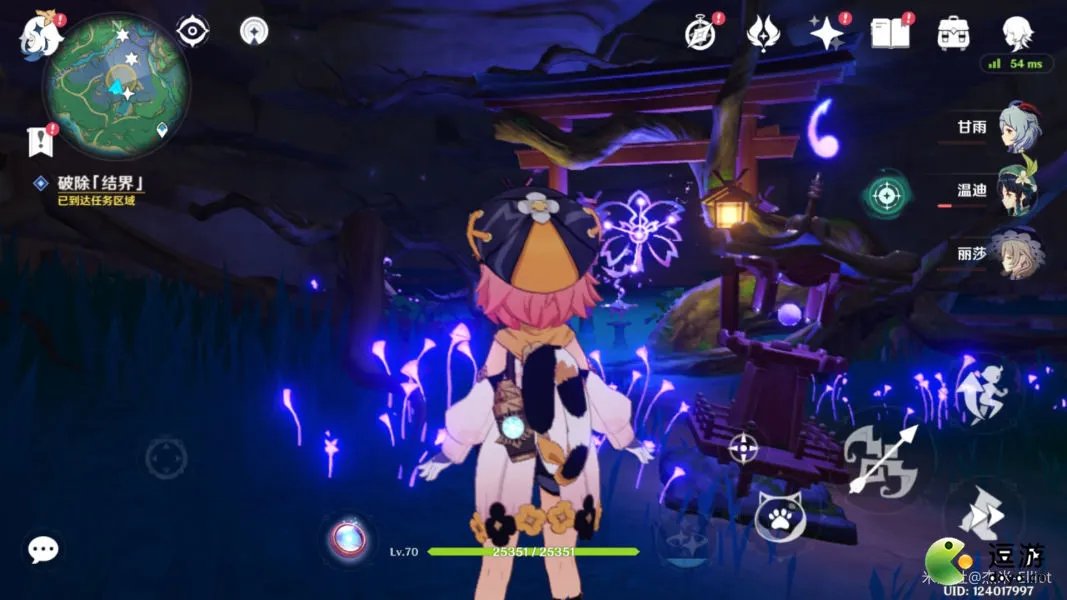1067x600 pixels.
Task: Switch to party member 温迪
Action: (x=1018, y=189)
